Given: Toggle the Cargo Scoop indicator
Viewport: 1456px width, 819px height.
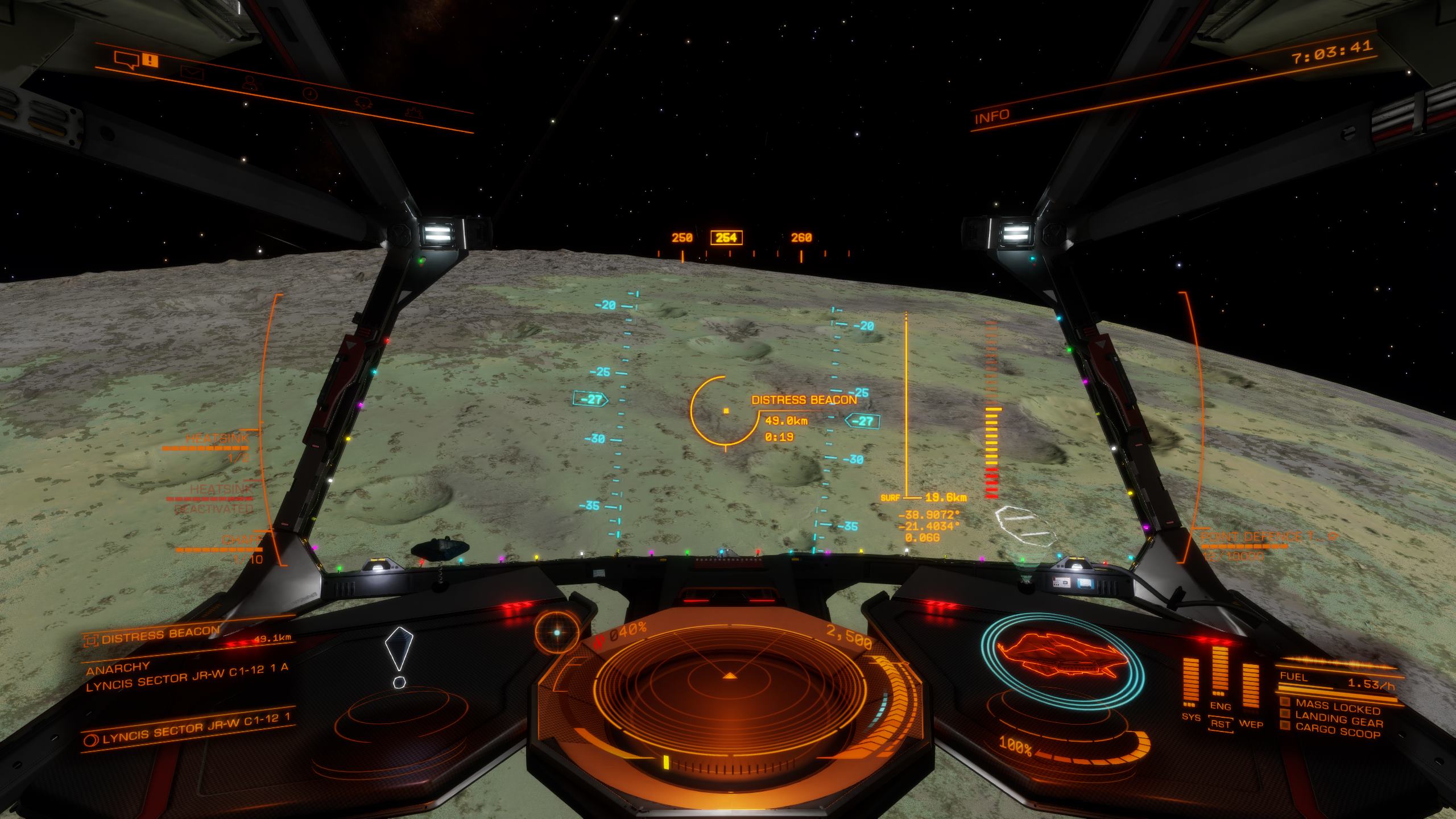Looking at the screenshot, I should point(1337,733).
